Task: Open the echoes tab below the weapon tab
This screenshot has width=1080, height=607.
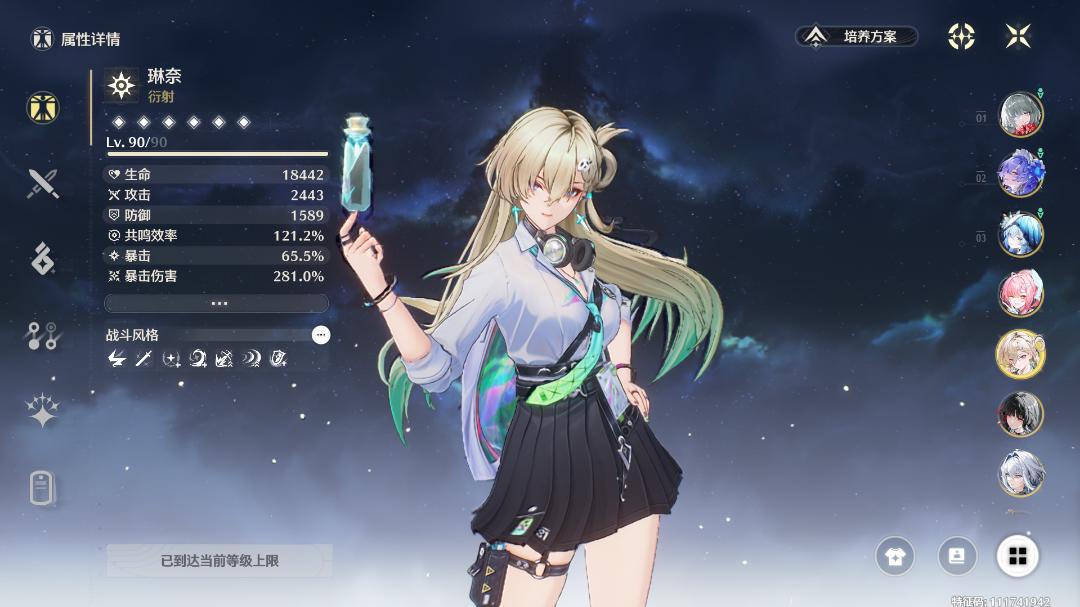Action: [43, 258]
